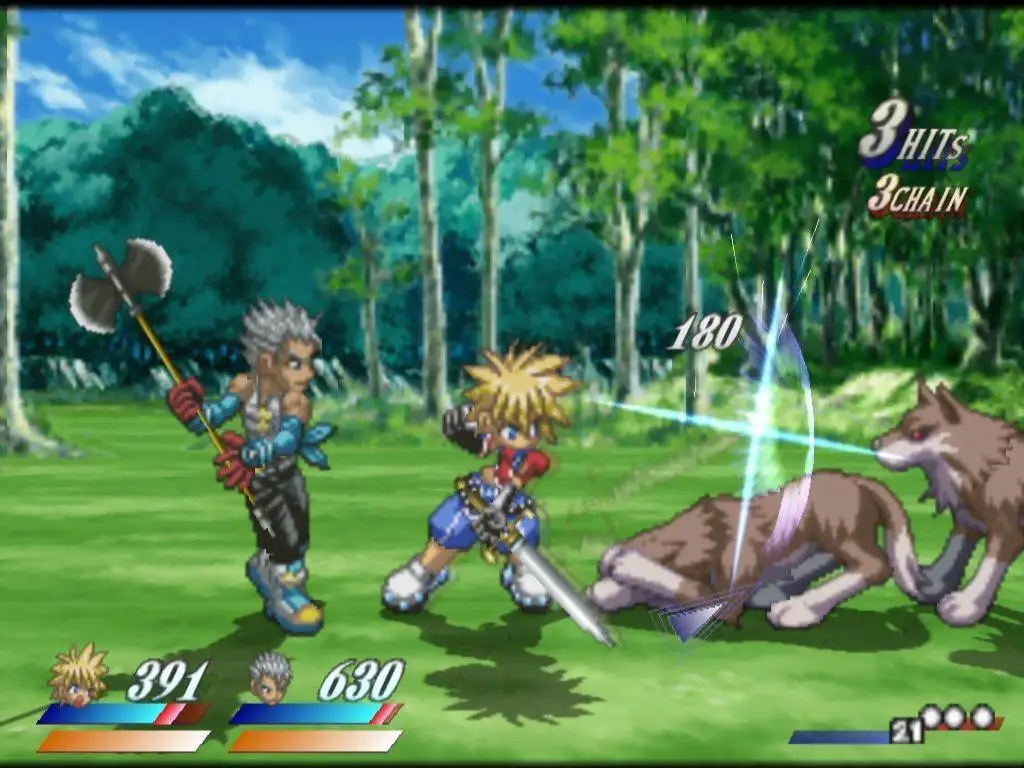Select the blond spiky-haired hero portrait
Image resolution: width=1024 pixels, height=768 pixels.
click(78, 675)
